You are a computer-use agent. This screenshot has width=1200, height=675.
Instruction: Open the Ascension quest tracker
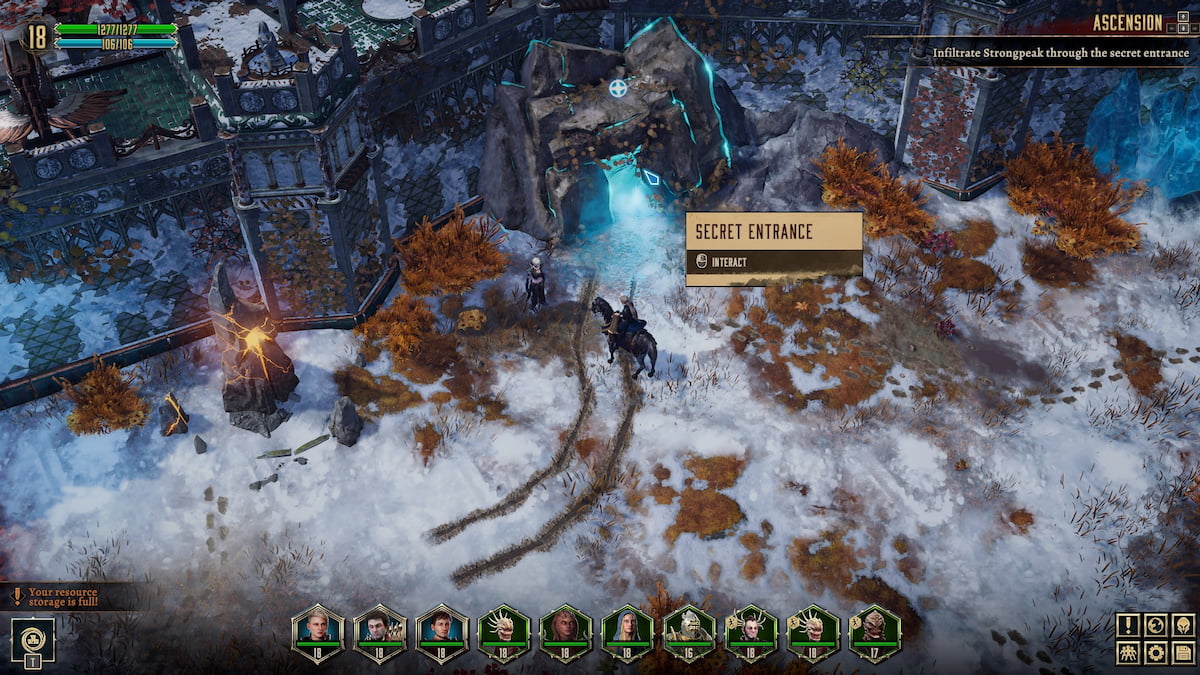tap(1127, 23)
